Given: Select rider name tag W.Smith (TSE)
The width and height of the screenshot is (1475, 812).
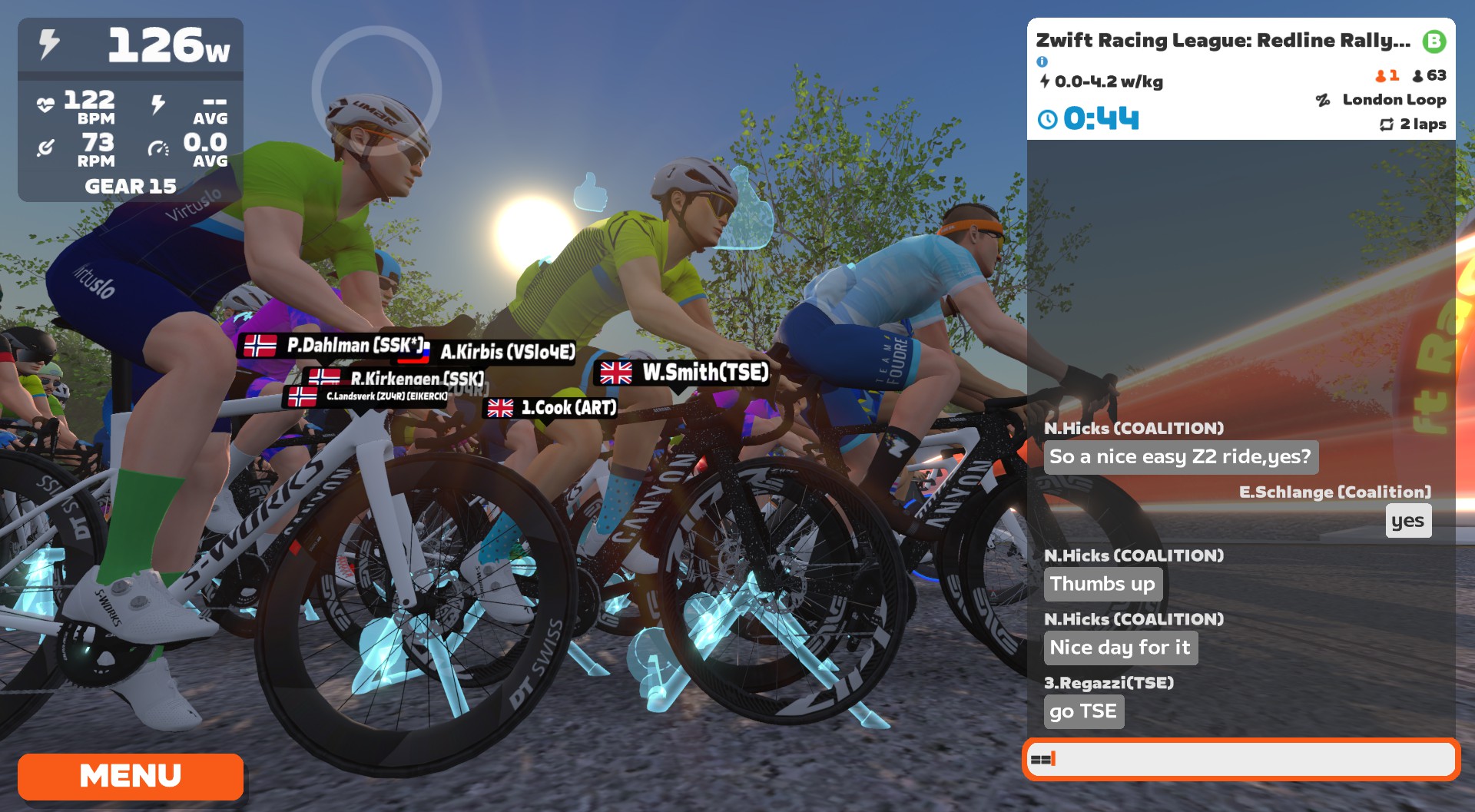Looking at the screenshot, I should pyautogui.click(x=682, y=373).
